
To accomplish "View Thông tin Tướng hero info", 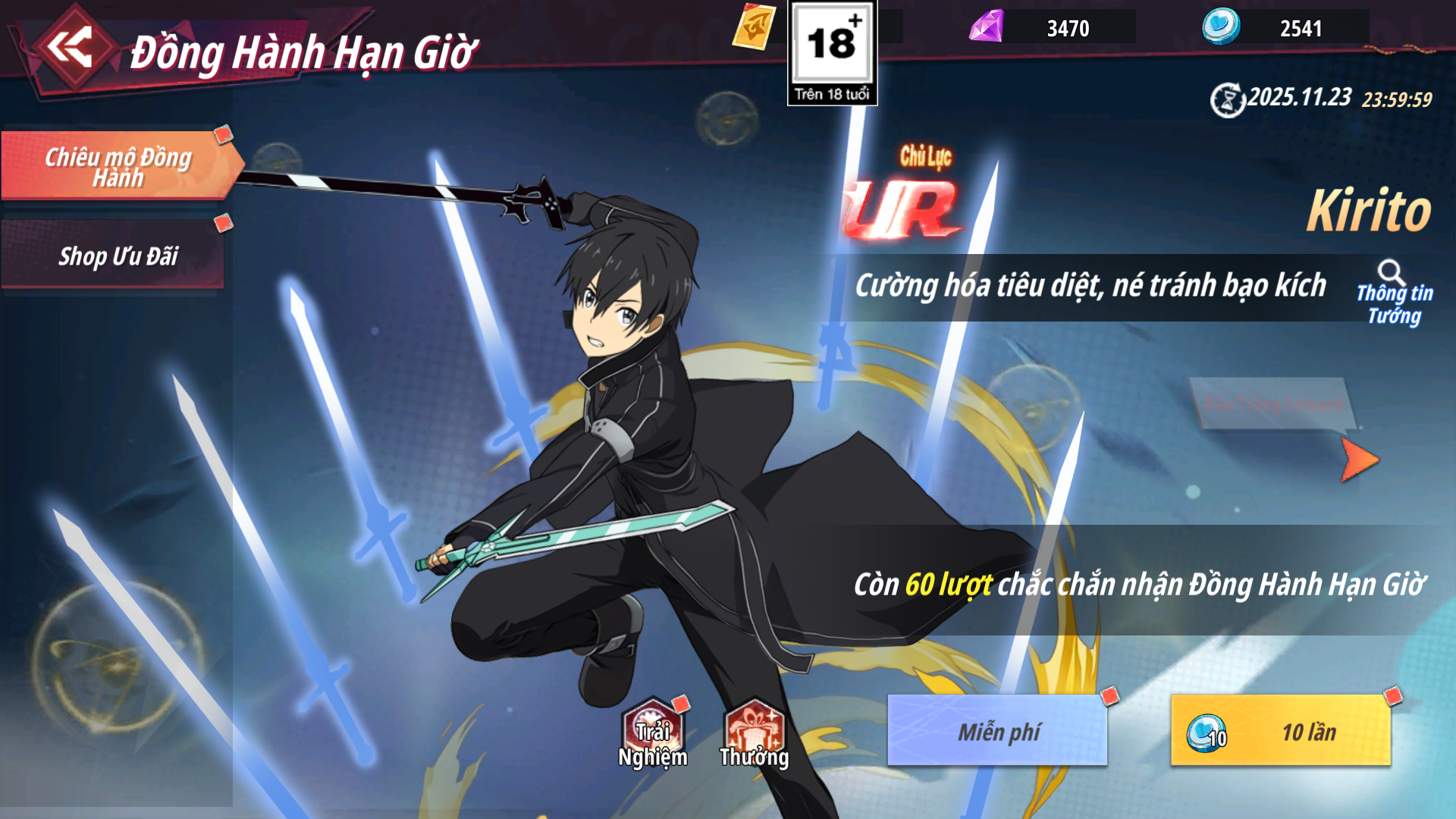I will (x=1393, y=293).
